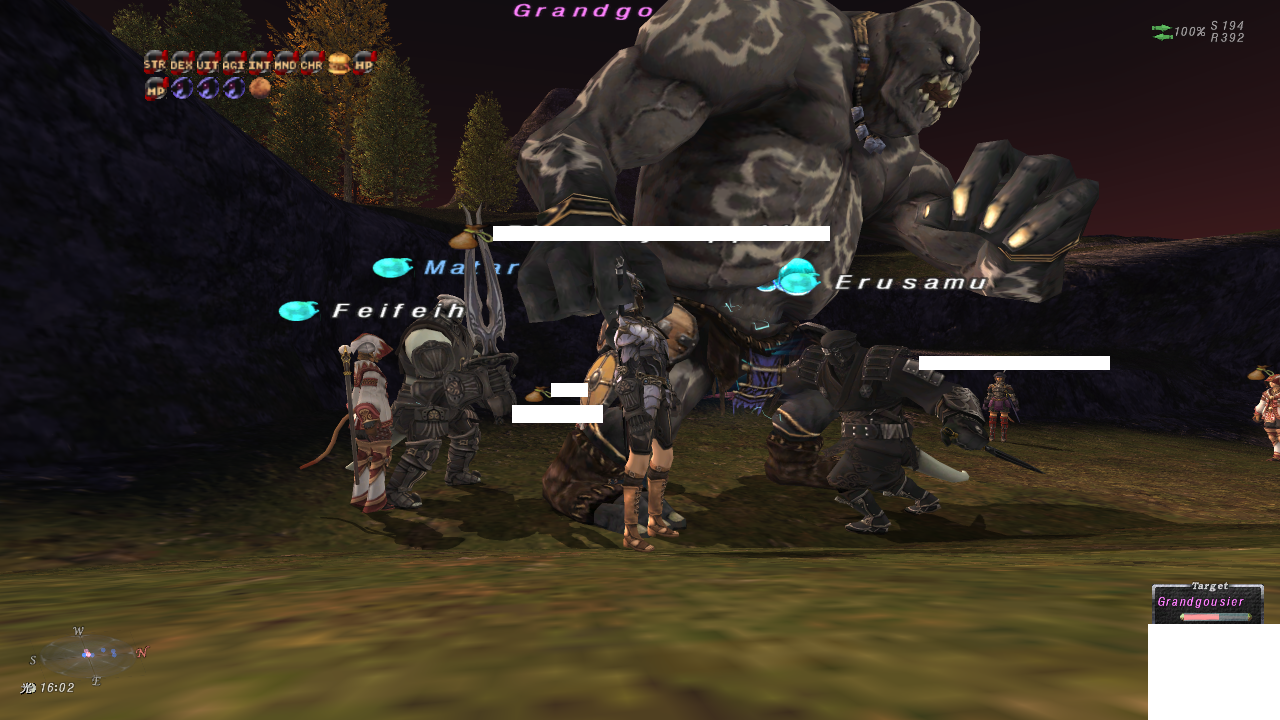Click the CHR status effect icon
Image resolution: width=1280 pixels, height=720 pixels.
pyautogui.click(x=311, y=63)
